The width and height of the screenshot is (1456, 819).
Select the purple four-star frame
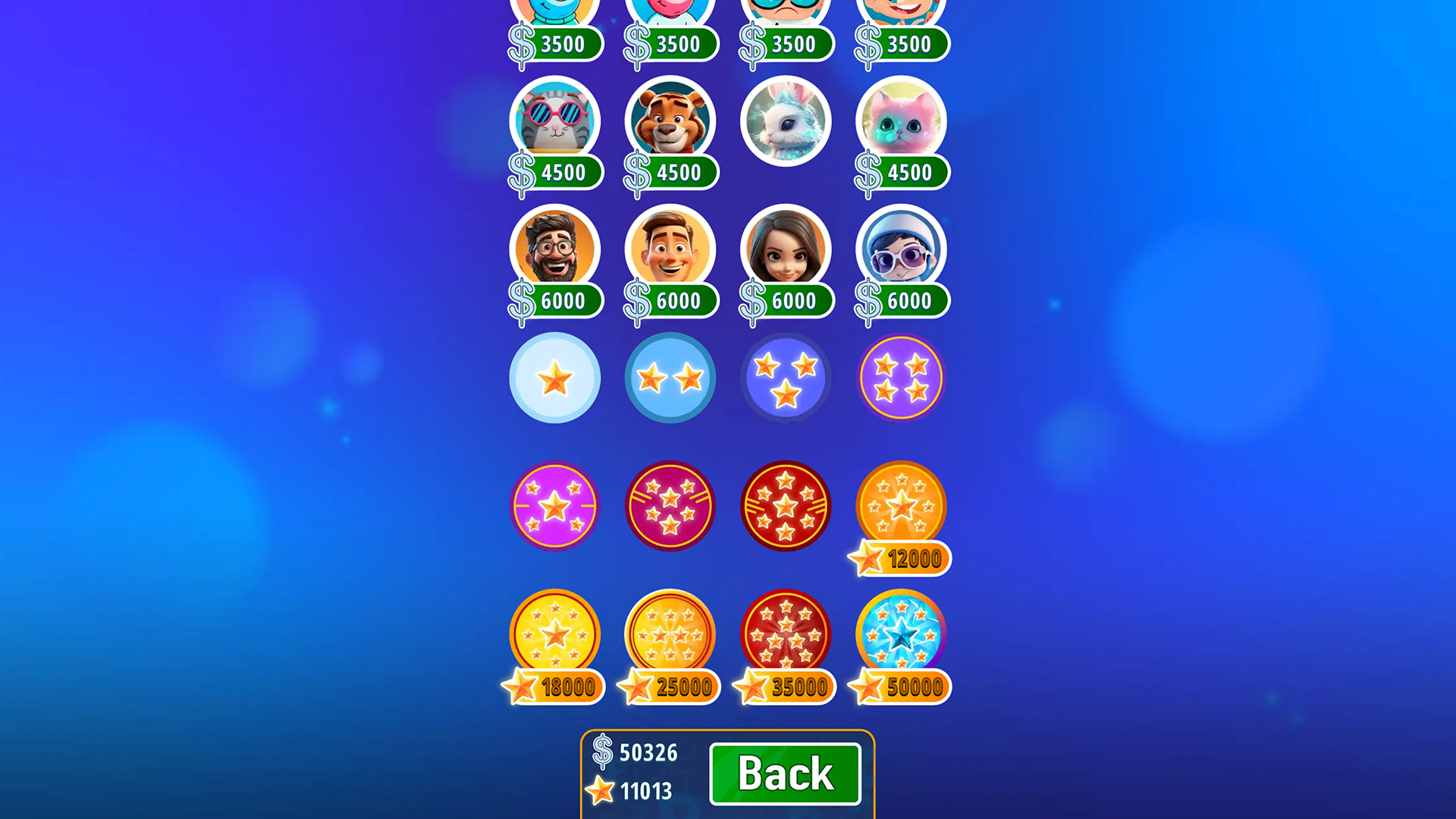[901, 377]
